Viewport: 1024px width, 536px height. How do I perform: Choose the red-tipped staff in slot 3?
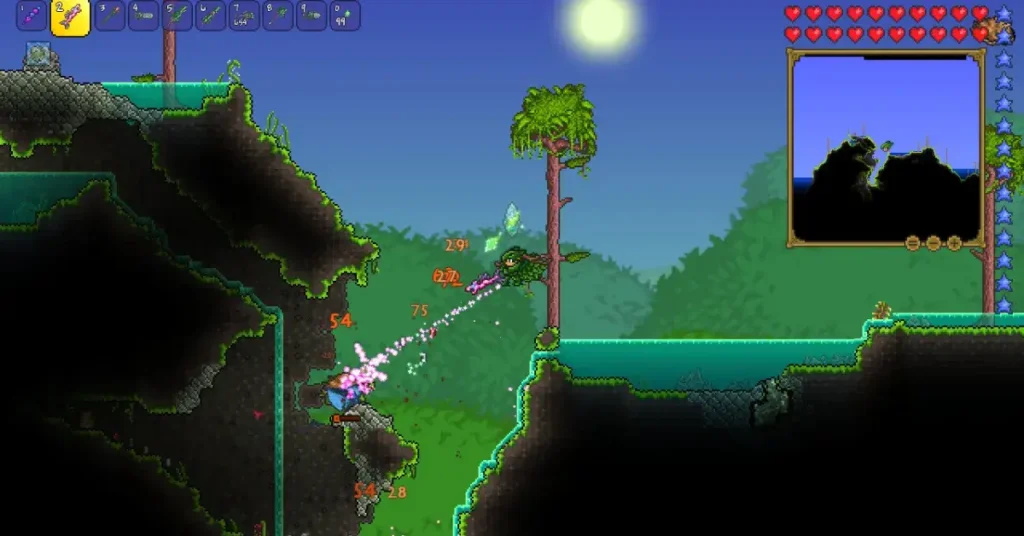click(x=110, y=16)
